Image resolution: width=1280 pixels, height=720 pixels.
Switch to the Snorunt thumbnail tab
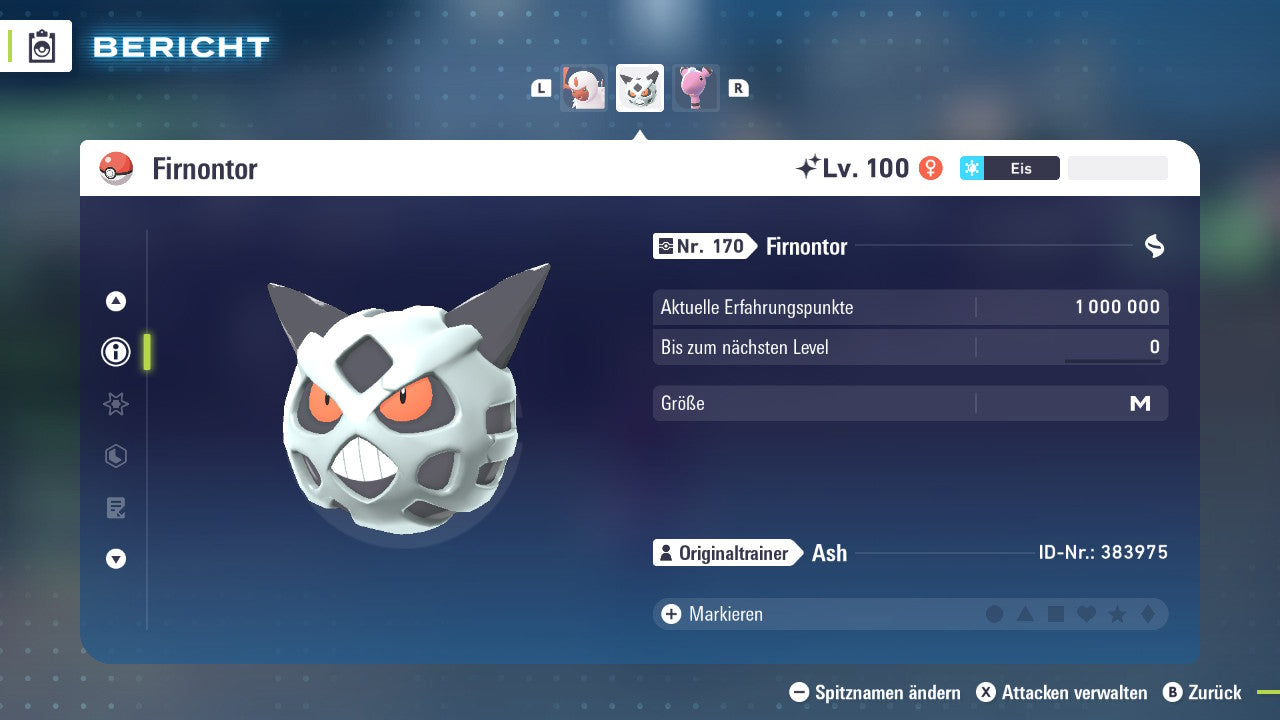[x=583, y=87]
